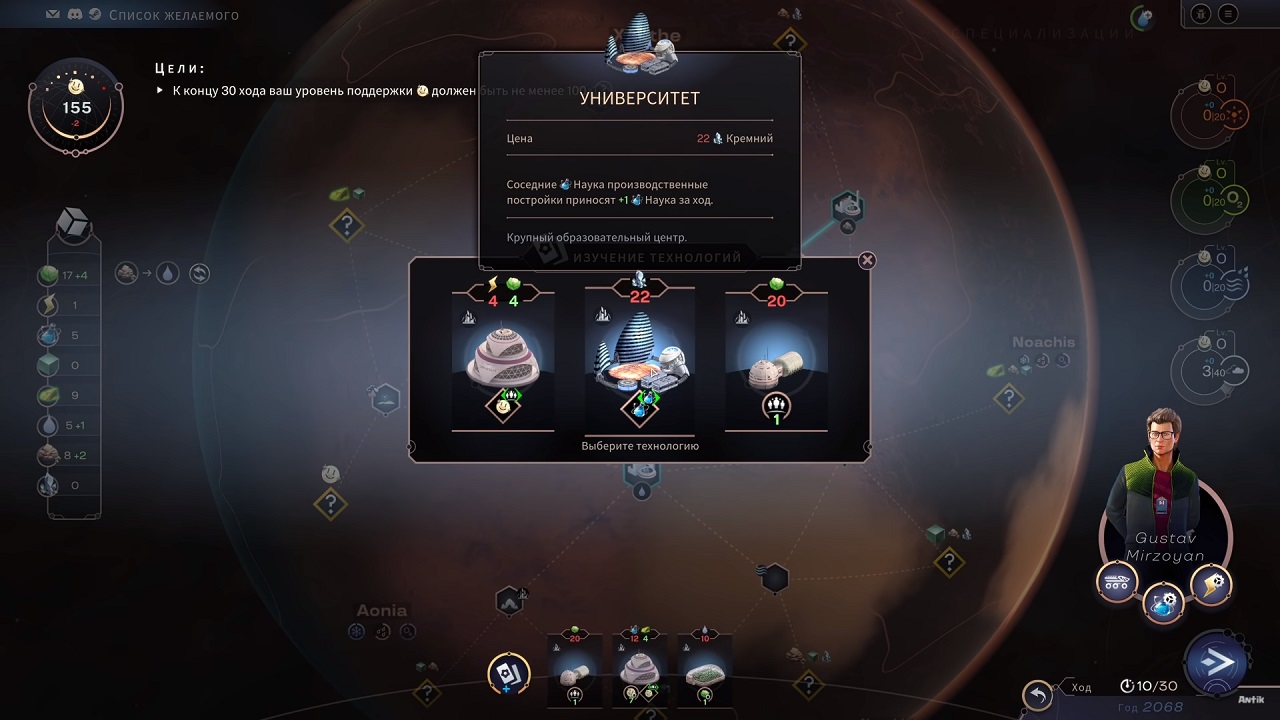Open the main menu hamburger button
Viewport: 1280px width, 720px height.
point(1228,14)
